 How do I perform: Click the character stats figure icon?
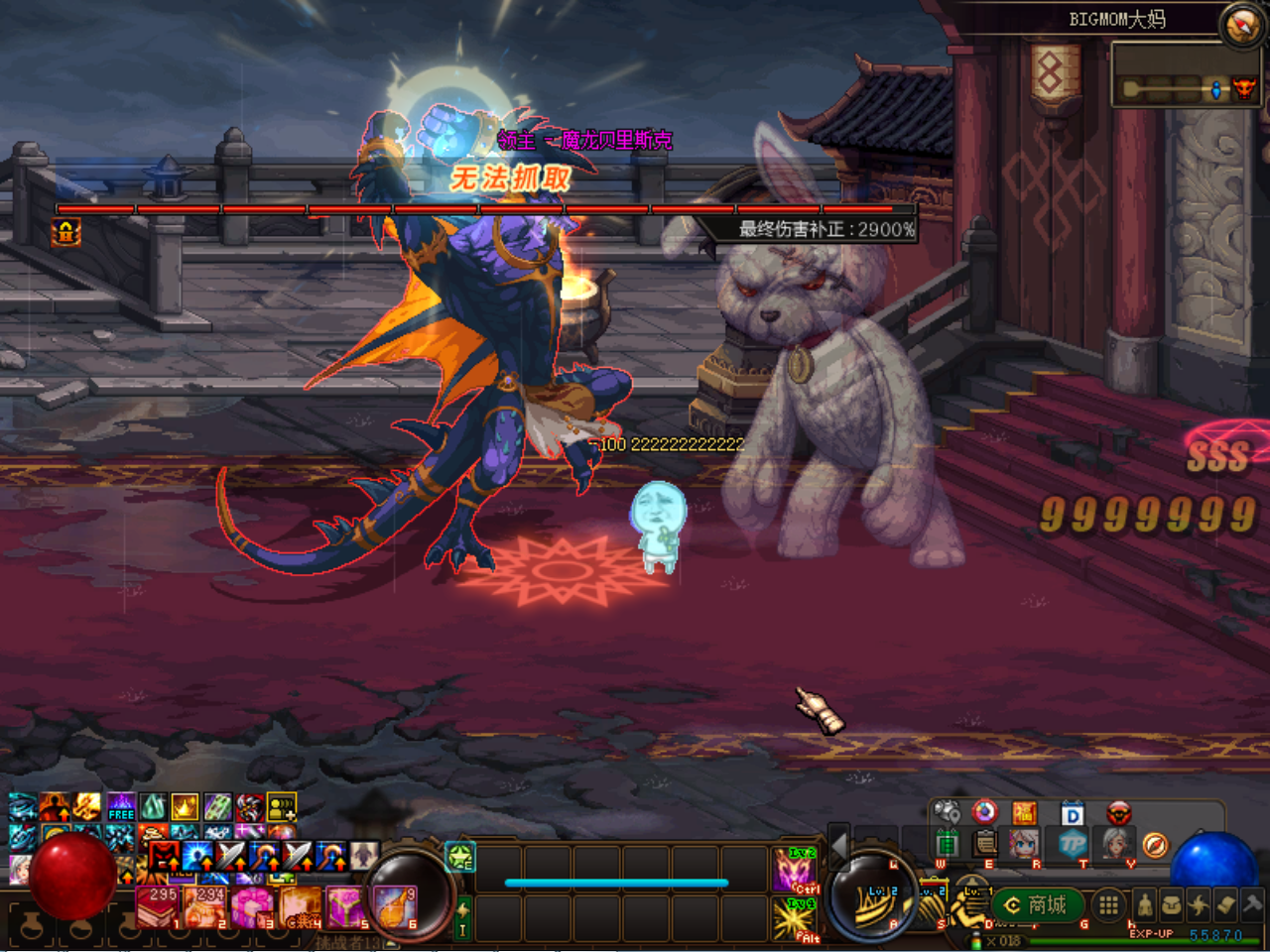pyautogui.click(x=1145, y=904)
